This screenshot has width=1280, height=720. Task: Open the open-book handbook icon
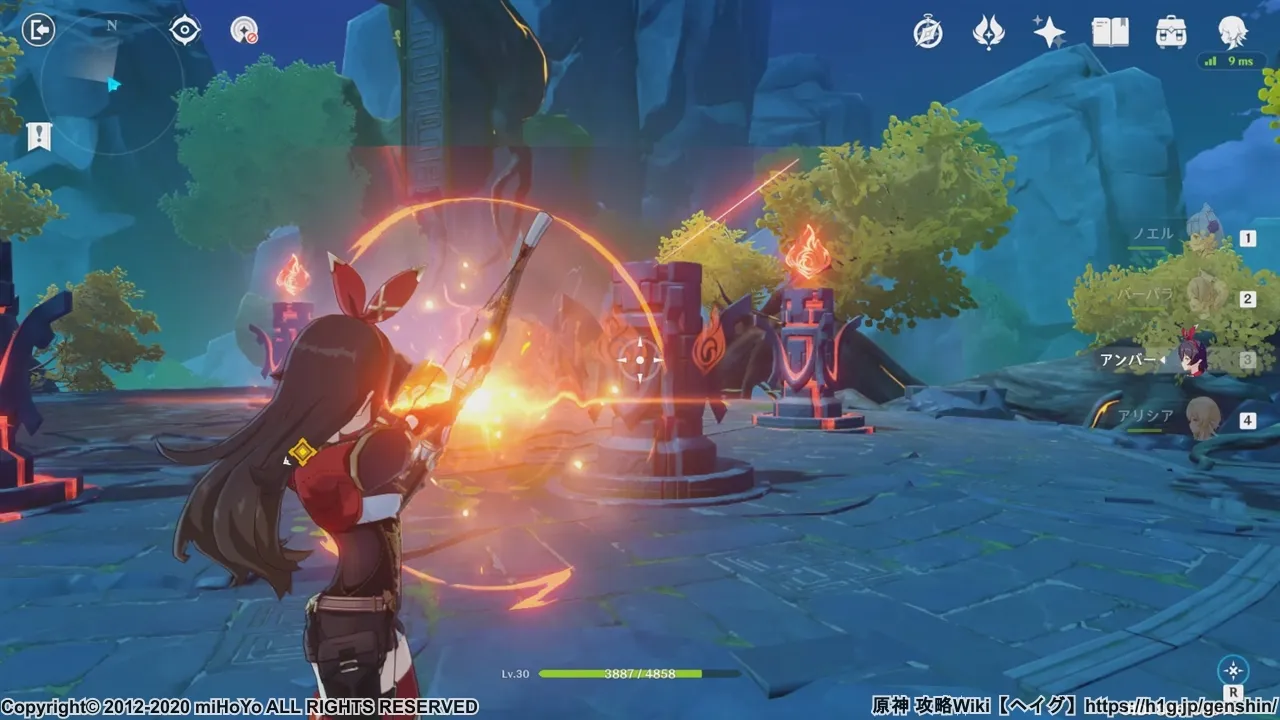[1110, 33]
